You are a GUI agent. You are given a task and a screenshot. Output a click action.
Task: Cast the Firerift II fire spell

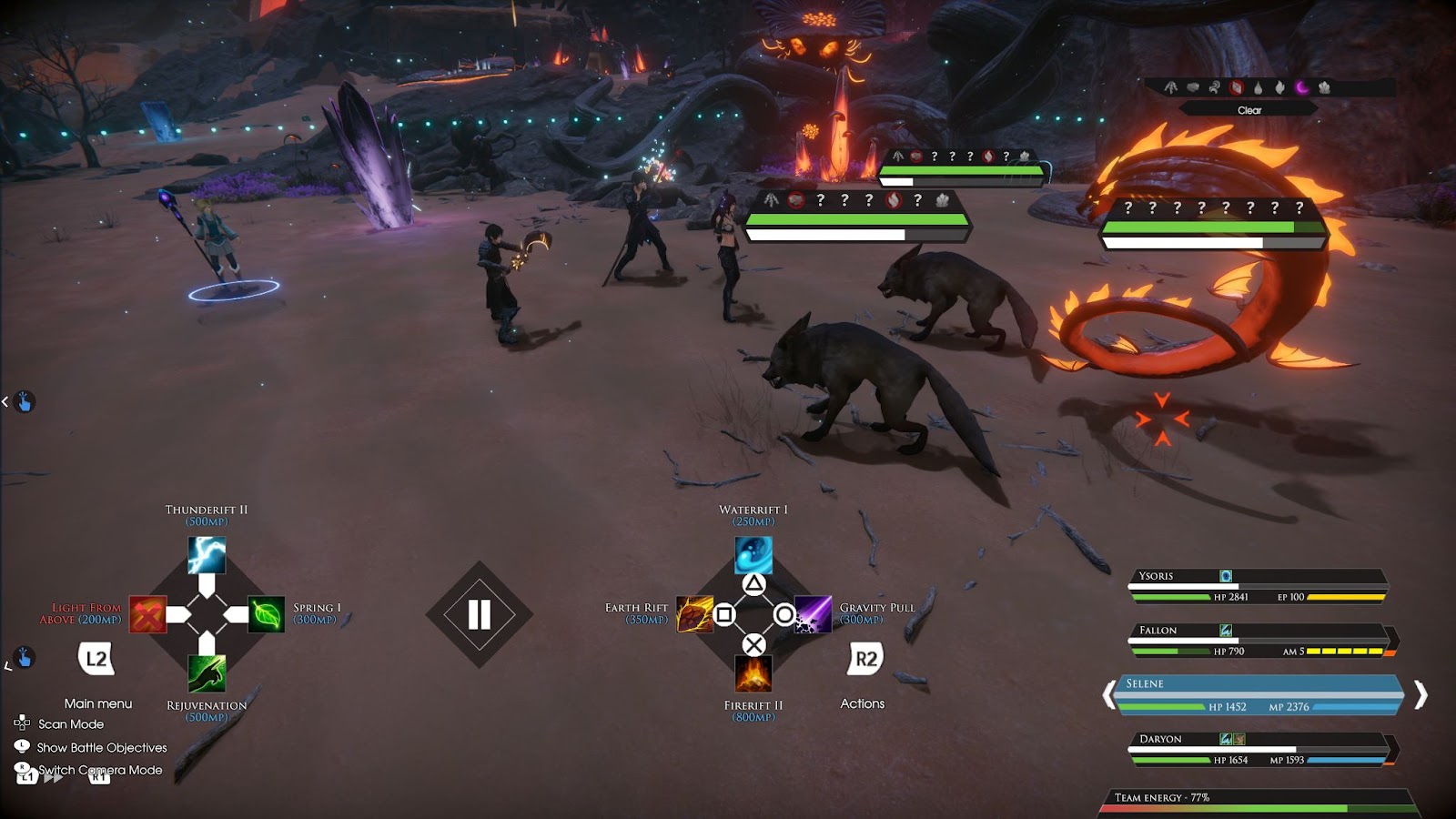[753, 674]
